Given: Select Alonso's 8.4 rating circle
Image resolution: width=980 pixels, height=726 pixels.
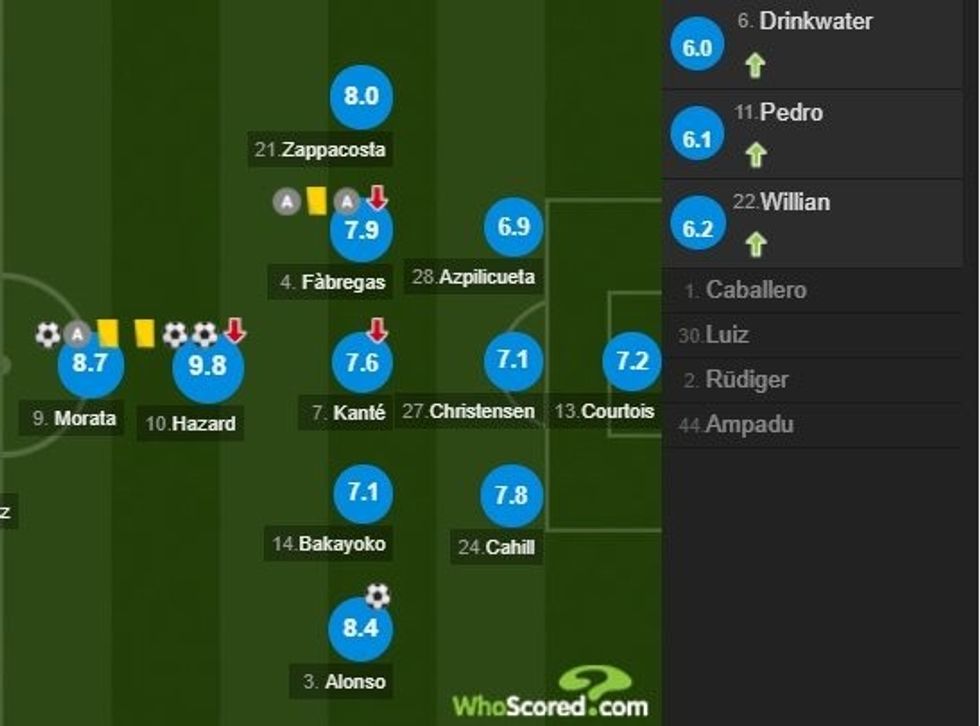Looking at the screenshot, I should click(x=361, y=629).
